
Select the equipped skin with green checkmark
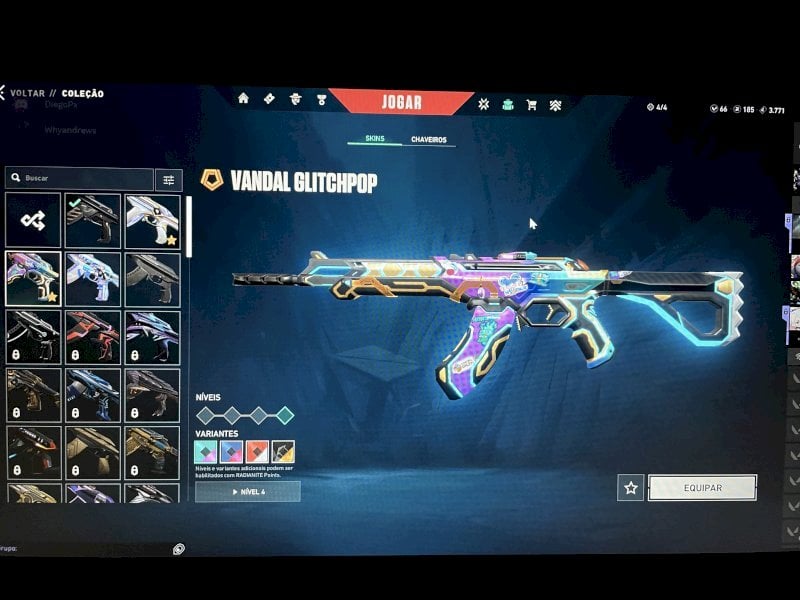93,221
